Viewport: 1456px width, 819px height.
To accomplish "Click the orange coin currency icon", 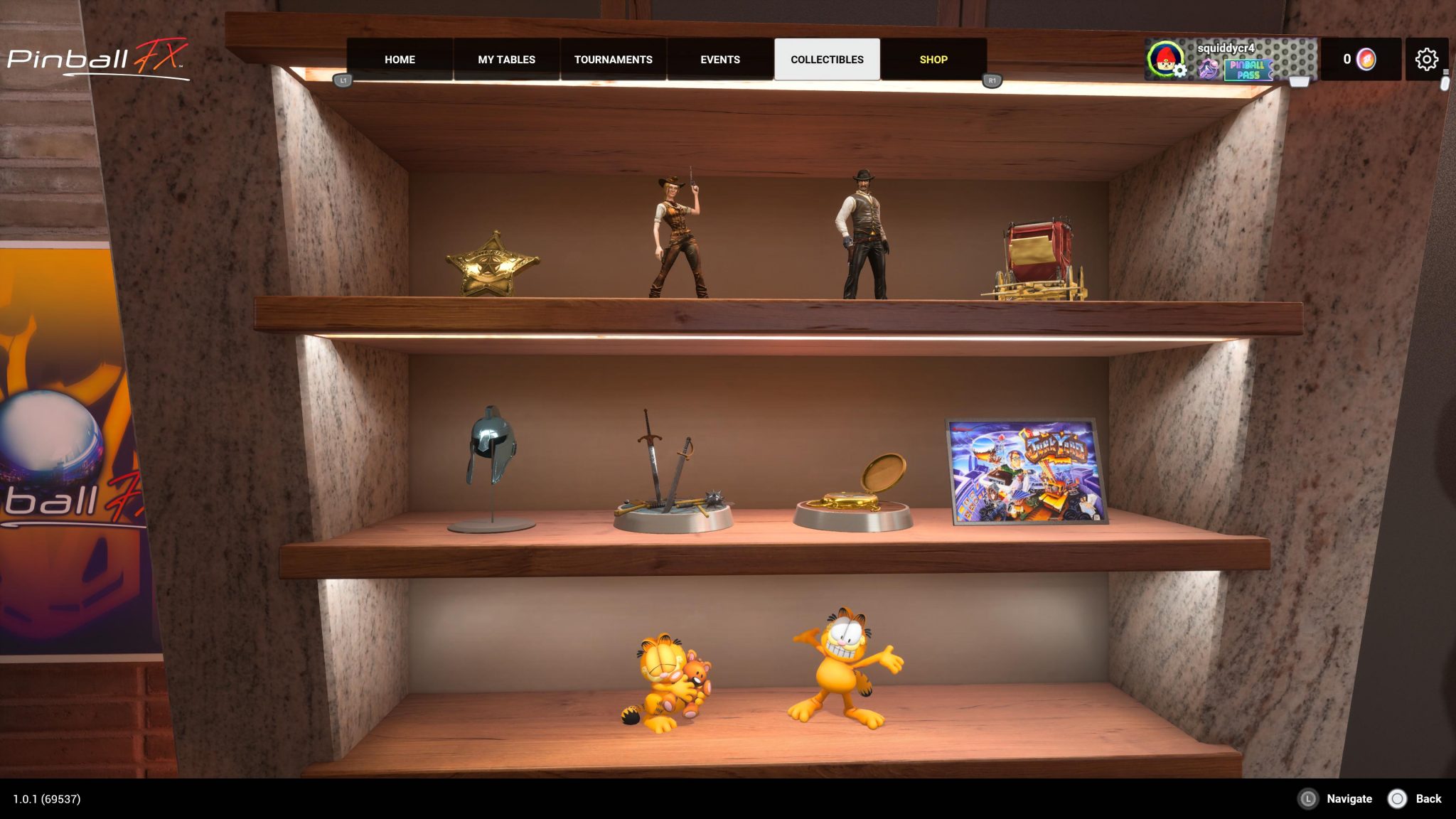I will pos(1366,59).
